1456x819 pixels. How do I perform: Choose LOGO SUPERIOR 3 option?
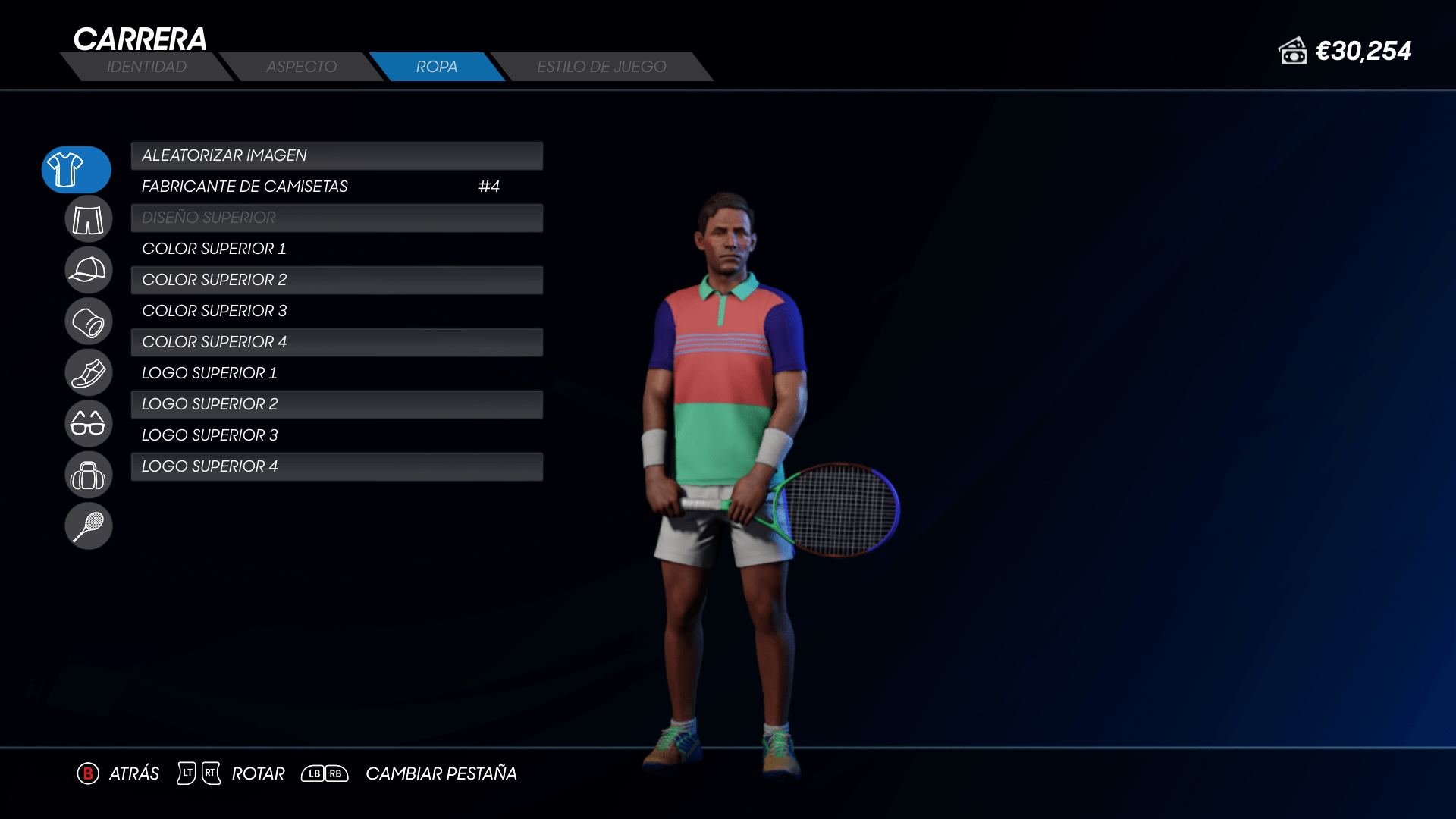(x=337, y=435)
